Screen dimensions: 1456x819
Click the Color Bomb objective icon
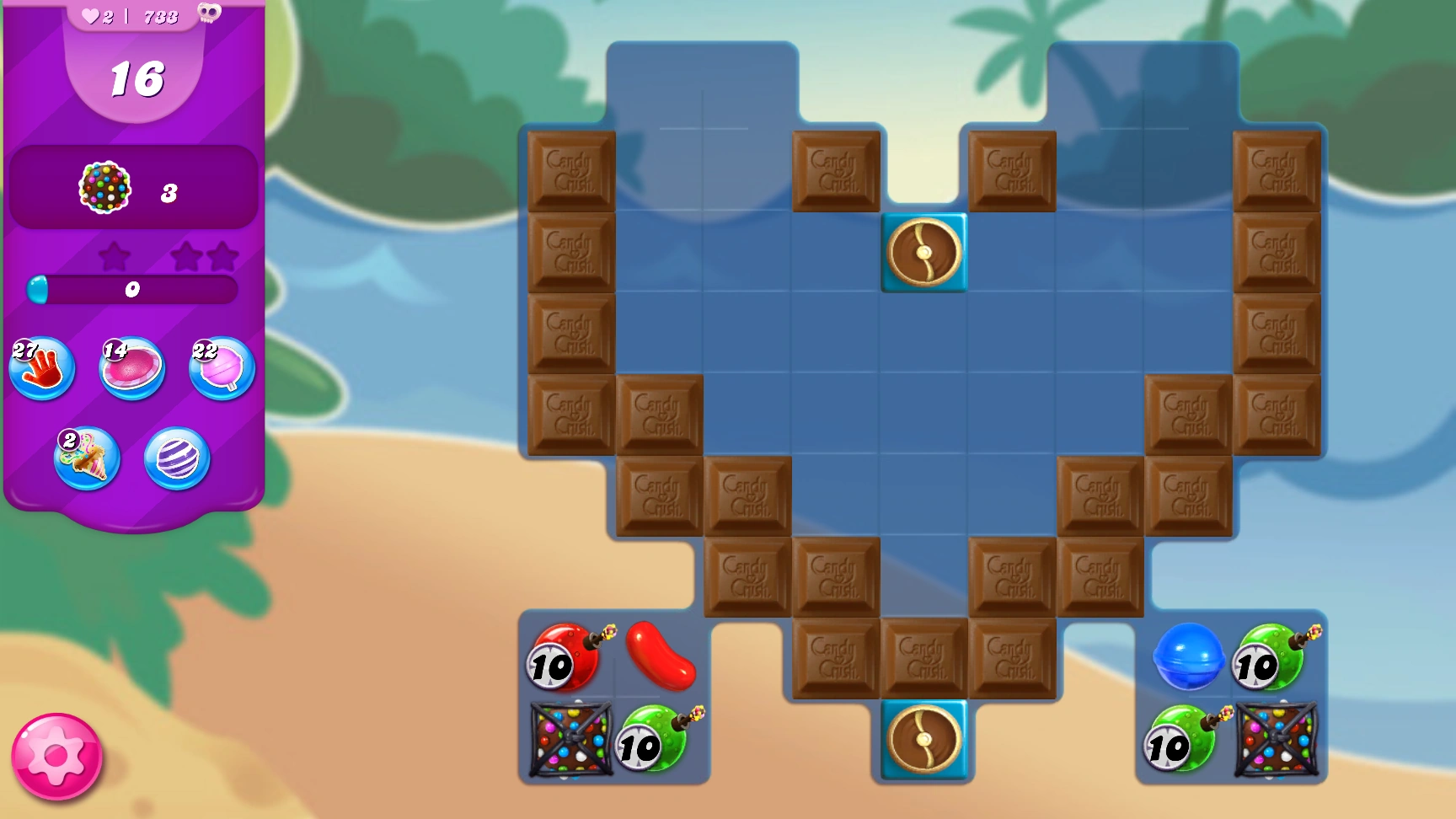pyautogui.click(x=104, y=189)
